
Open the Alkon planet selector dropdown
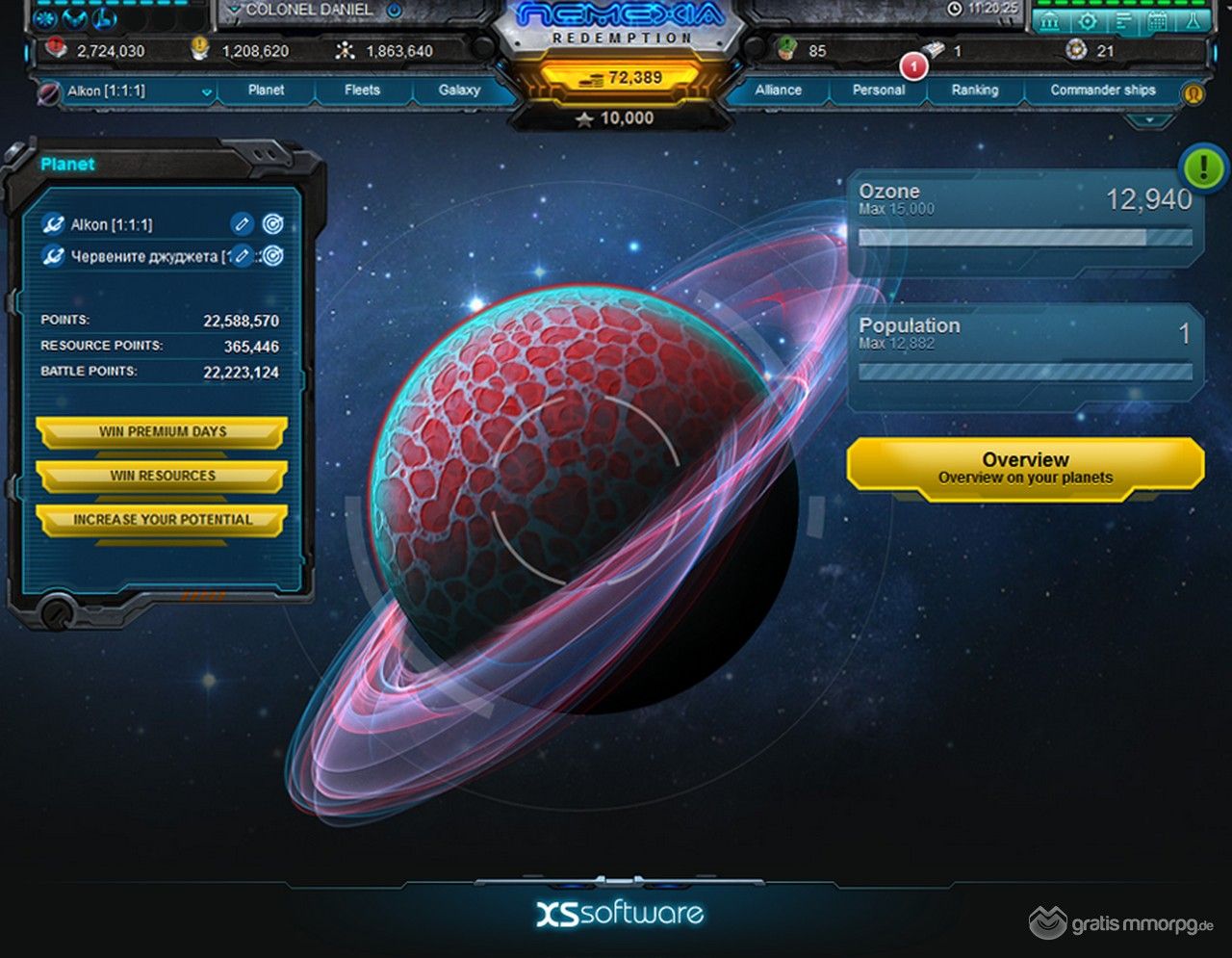click(206, 92)
